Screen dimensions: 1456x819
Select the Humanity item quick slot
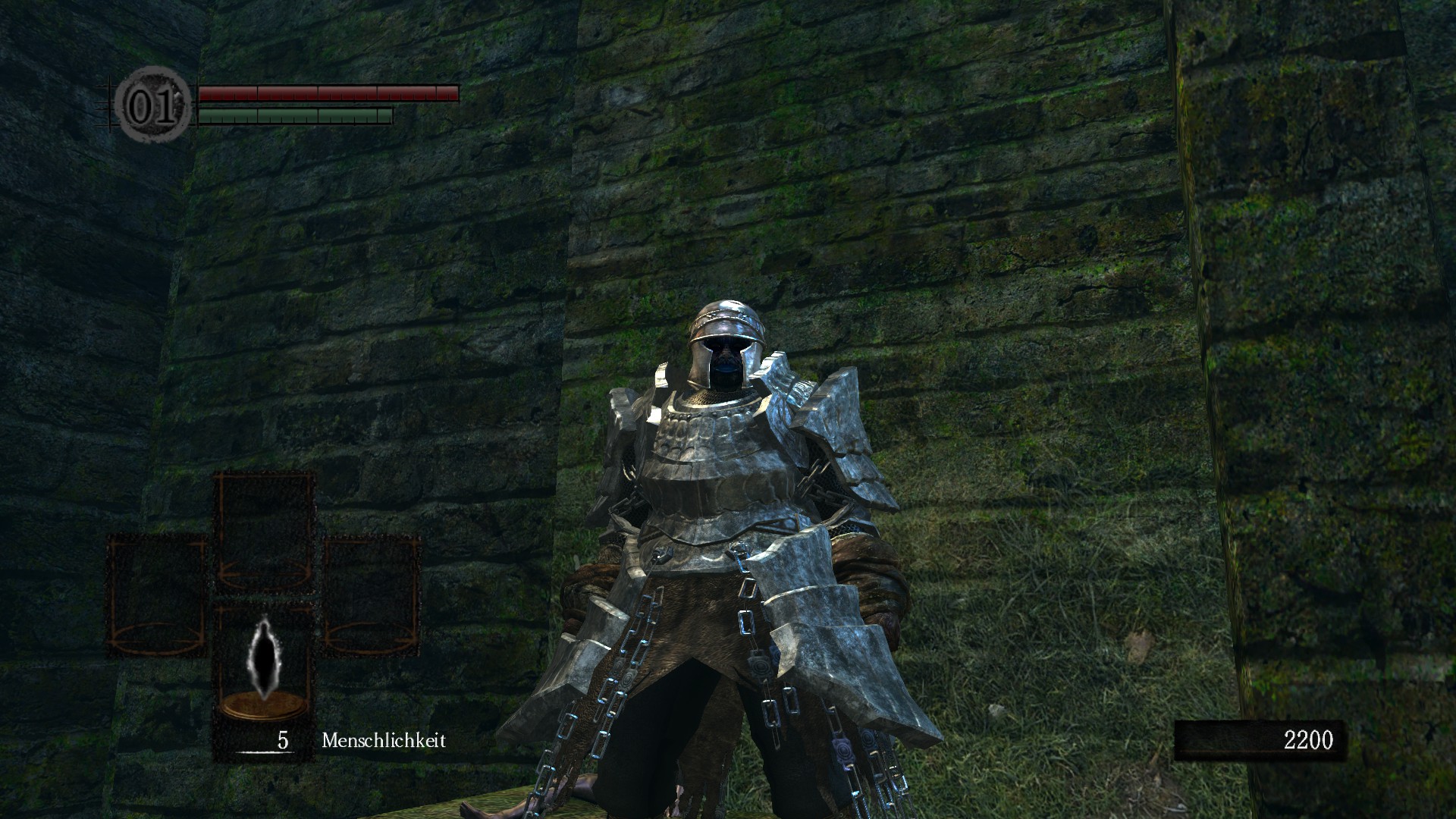[x=265, y=669]
